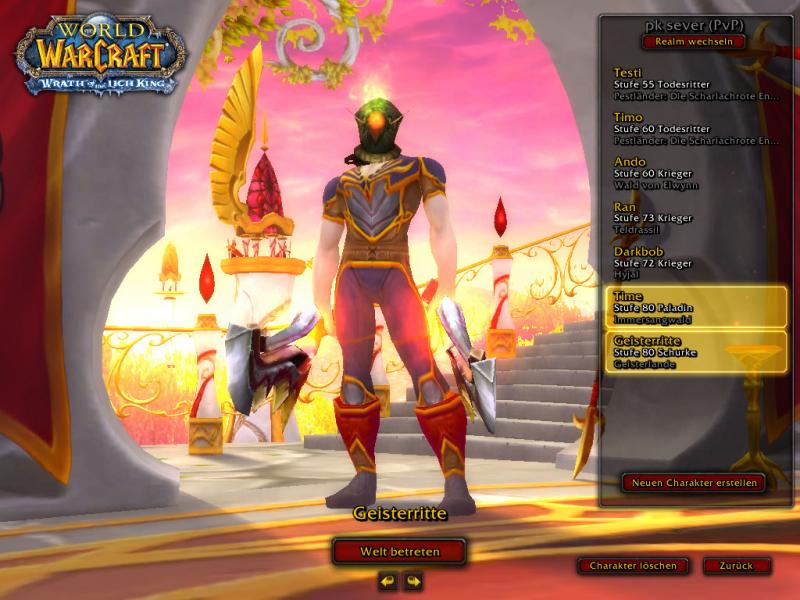
Task: Click the Charakter löschen button
Action: click(x=633, y=565)
